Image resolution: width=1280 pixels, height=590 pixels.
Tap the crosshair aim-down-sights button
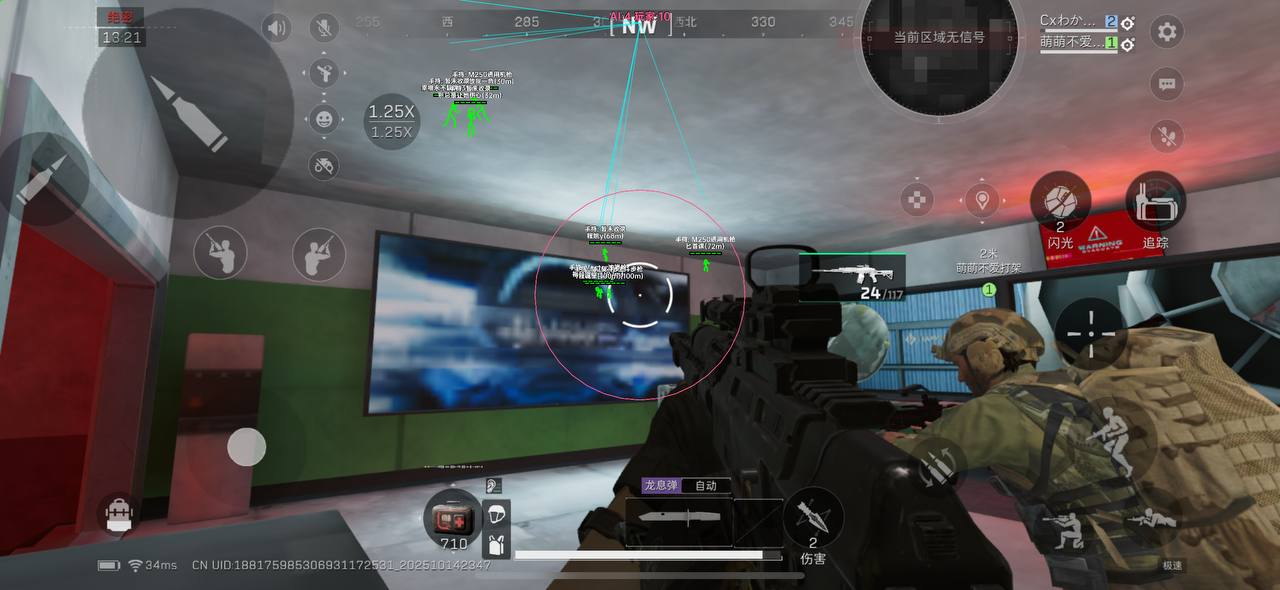(1091, 329)
